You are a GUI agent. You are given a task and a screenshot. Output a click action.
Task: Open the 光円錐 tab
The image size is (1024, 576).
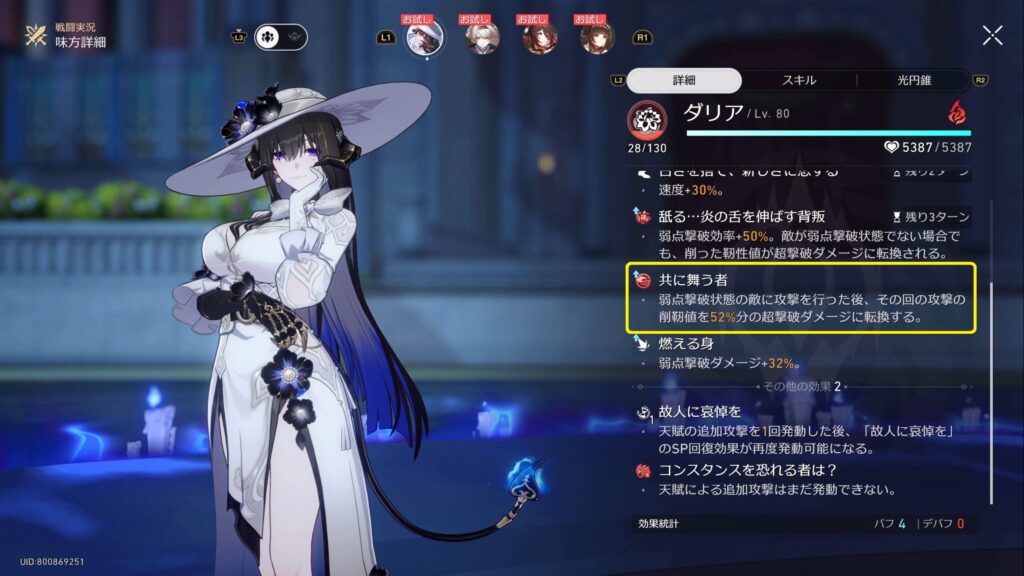tap(912, 80)
